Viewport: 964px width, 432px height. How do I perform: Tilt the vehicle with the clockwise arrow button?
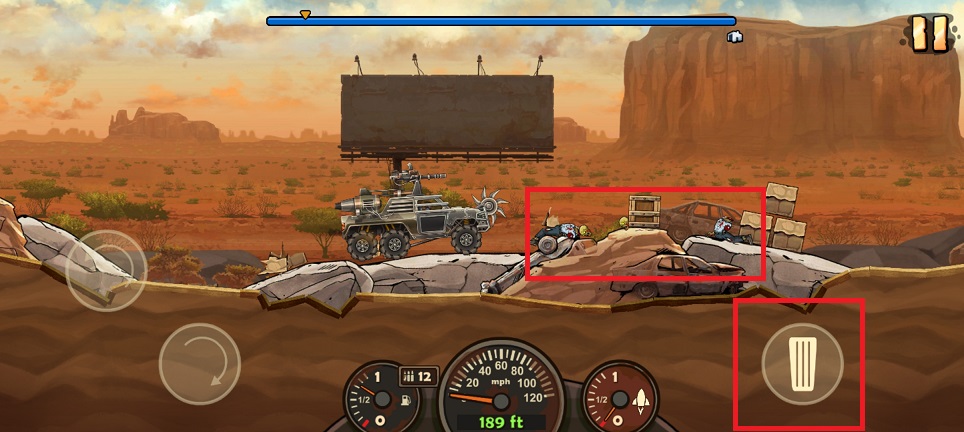(x=199, y=363)
